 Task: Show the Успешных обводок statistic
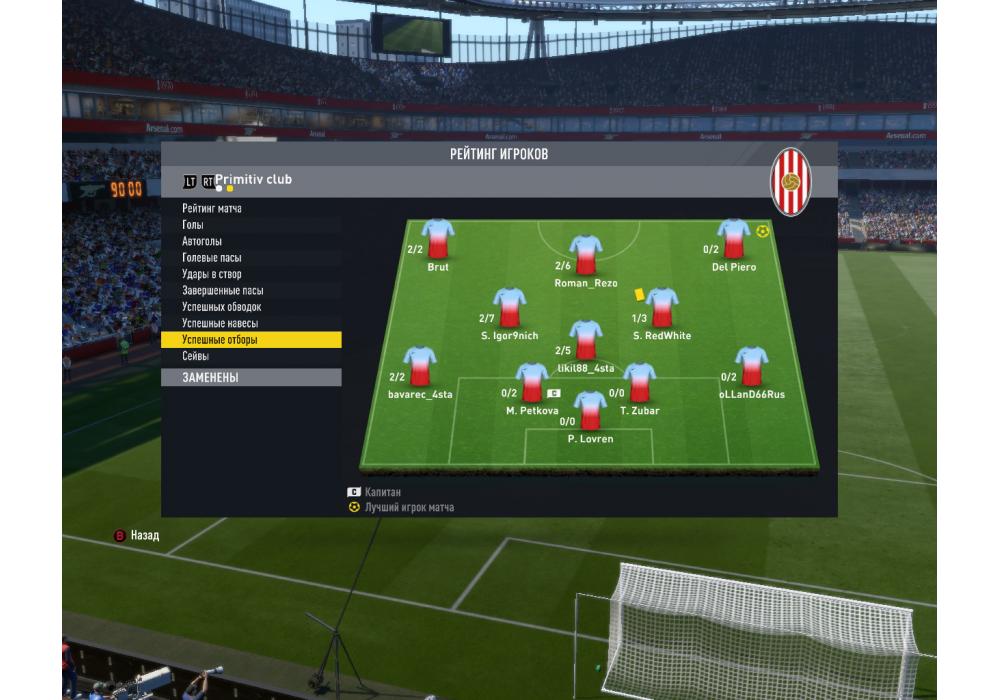pos(222,307)
